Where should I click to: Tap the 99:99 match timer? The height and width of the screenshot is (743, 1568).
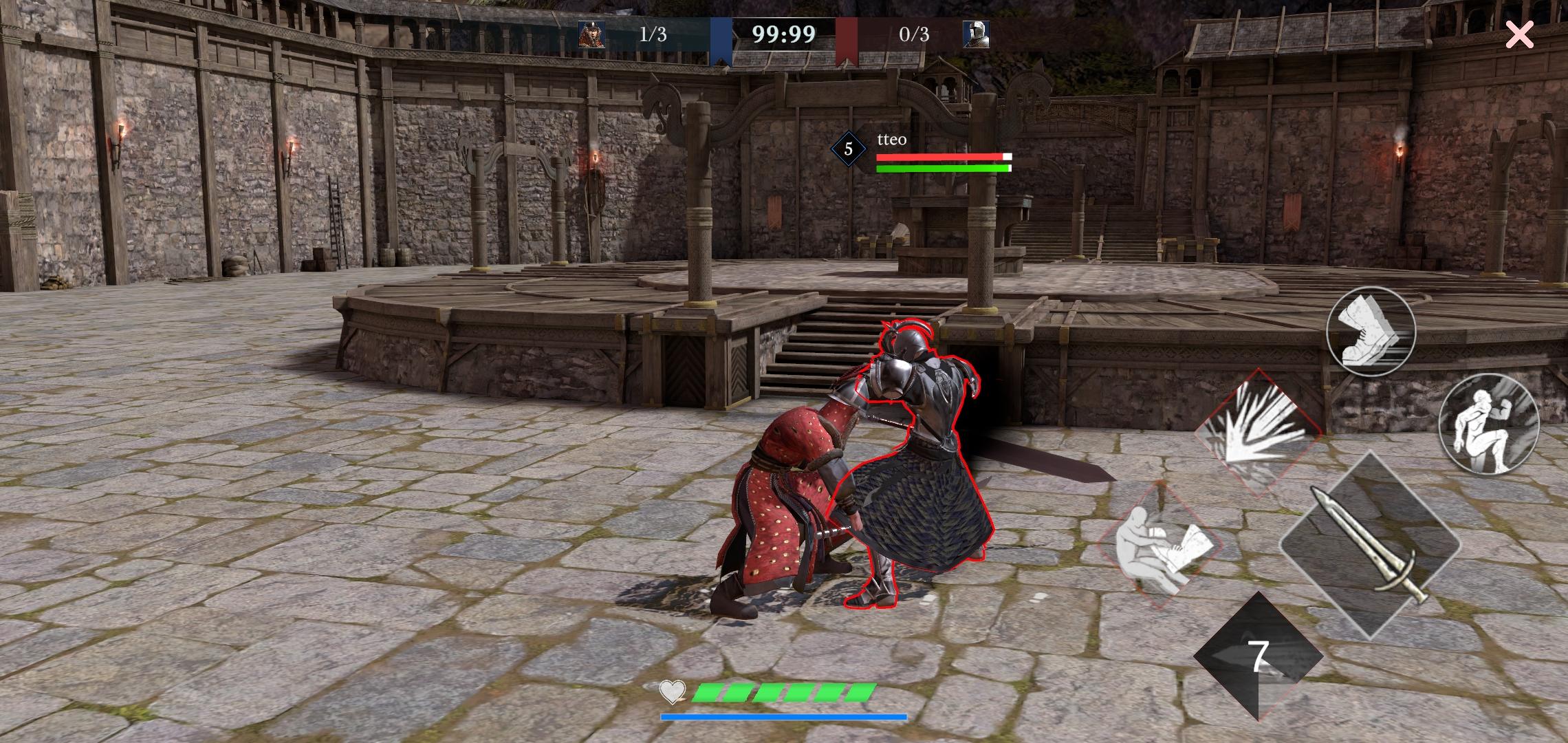pyautogui.click(x=785, y=33)
